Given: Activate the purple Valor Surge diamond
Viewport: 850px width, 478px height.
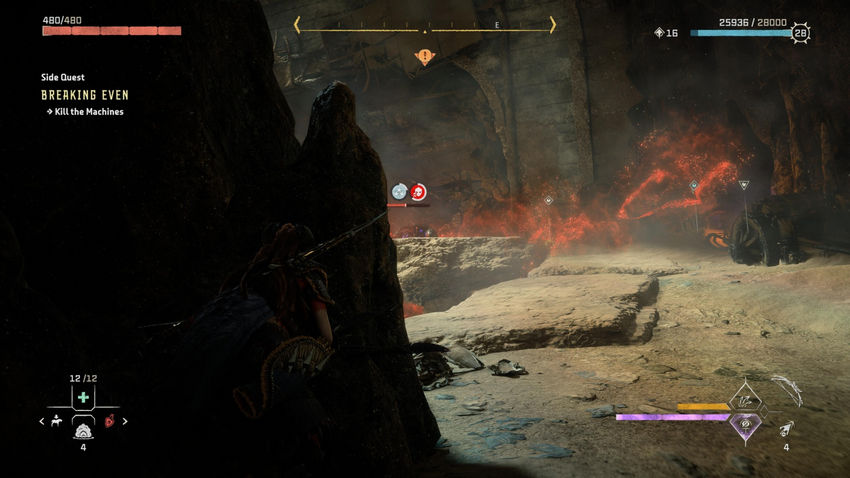Looking at the screenshot, I should tap(745, 424).
